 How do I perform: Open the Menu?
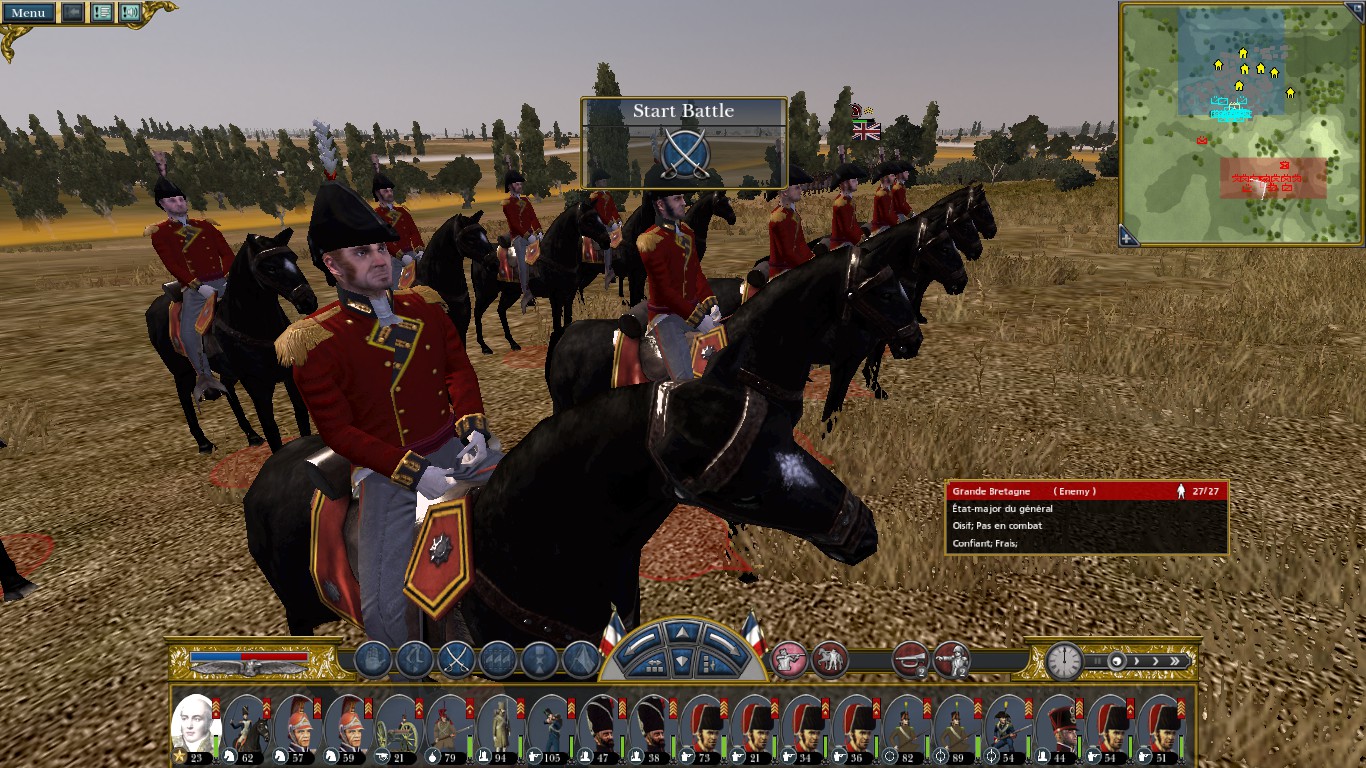click(28, 13)
